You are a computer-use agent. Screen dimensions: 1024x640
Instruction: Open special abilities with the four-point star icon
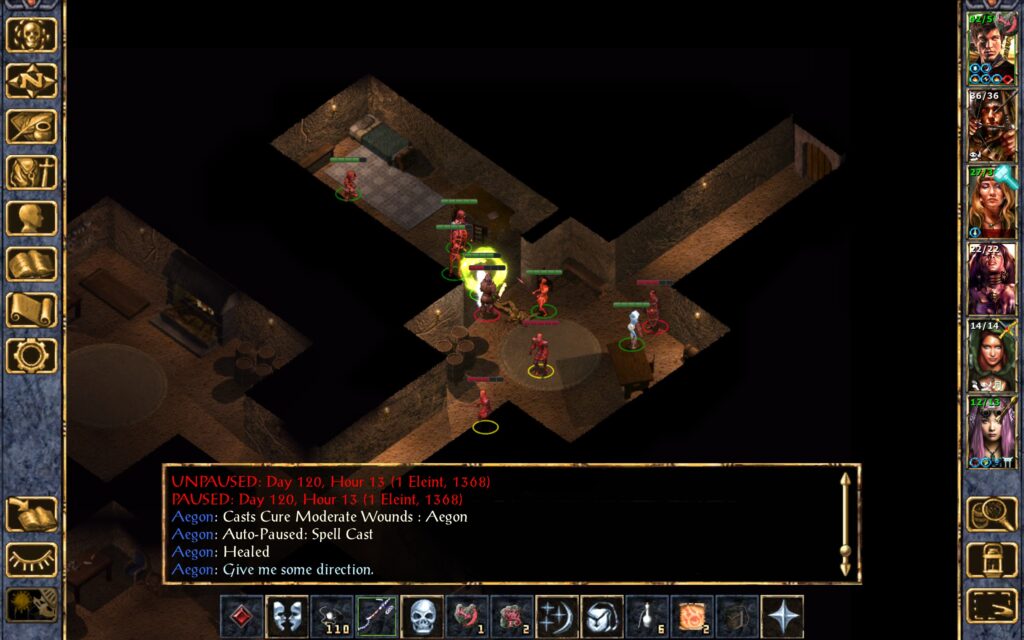781,617
